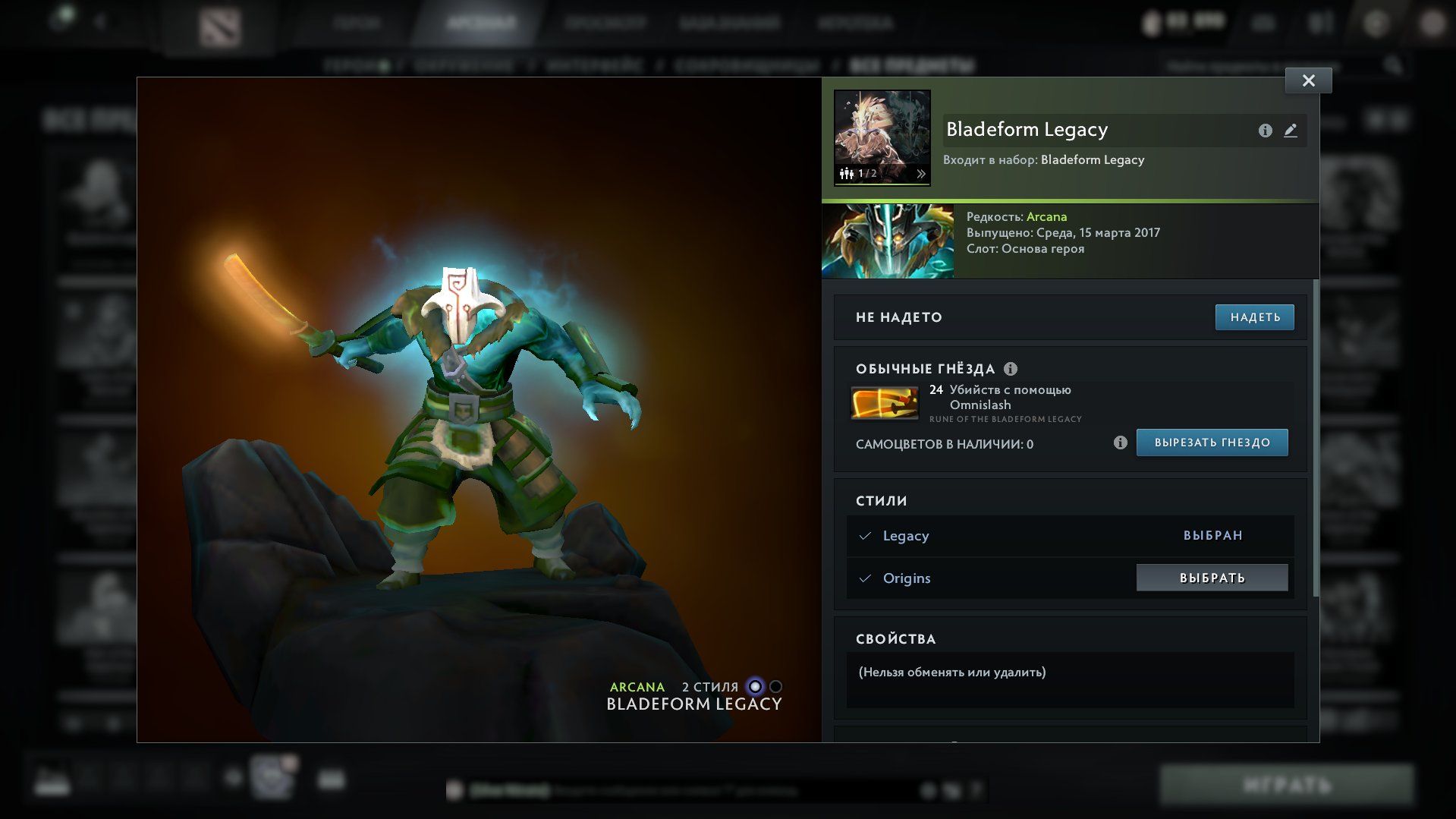This screenshot has height=819, width=1456.
Task: Click the Rune of the Bladeform Legacy gem
Action: pos(884,403)
